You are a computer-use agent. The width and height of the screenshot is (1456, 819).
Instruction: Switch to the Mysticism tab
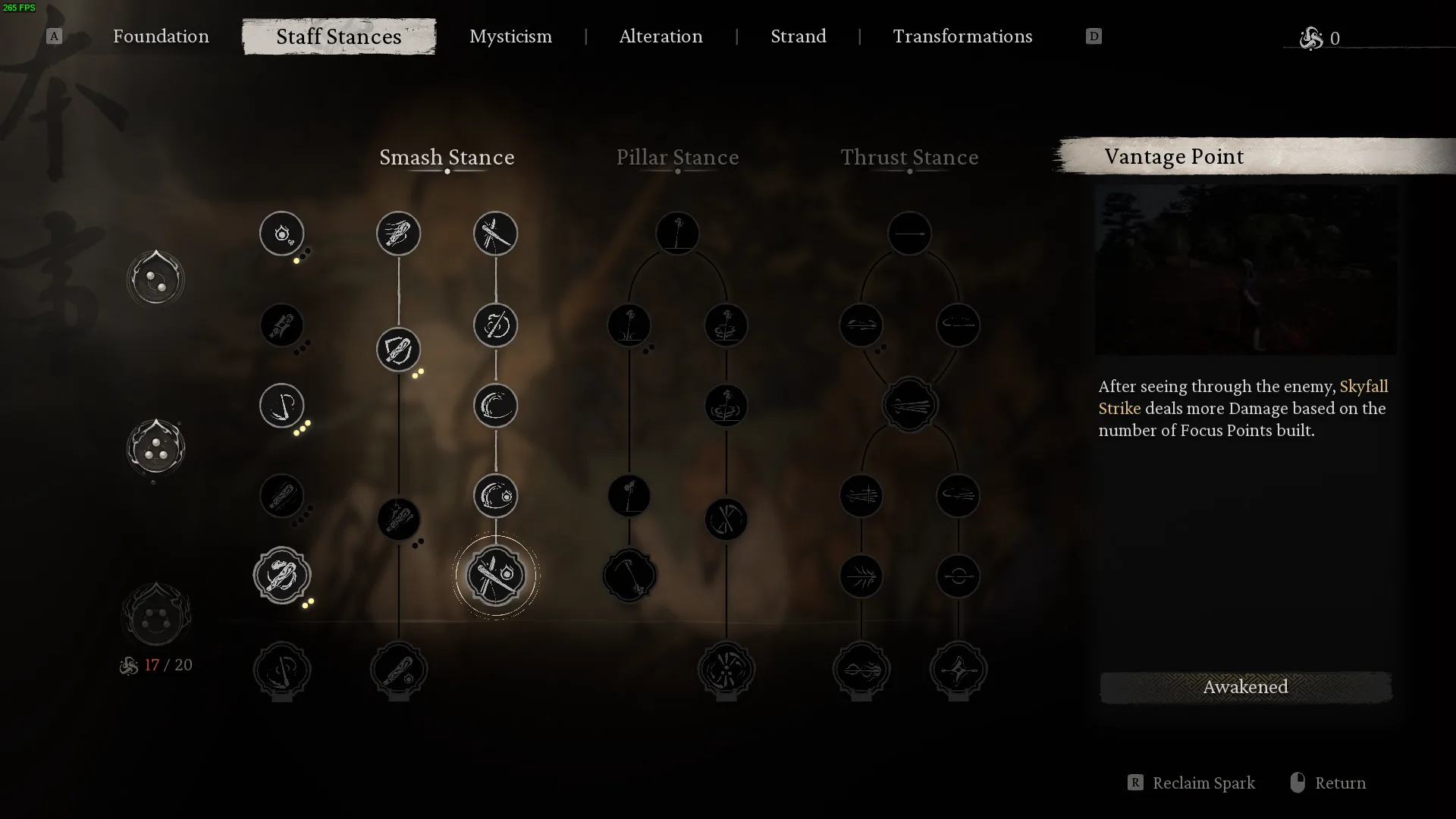click(510, 36)
